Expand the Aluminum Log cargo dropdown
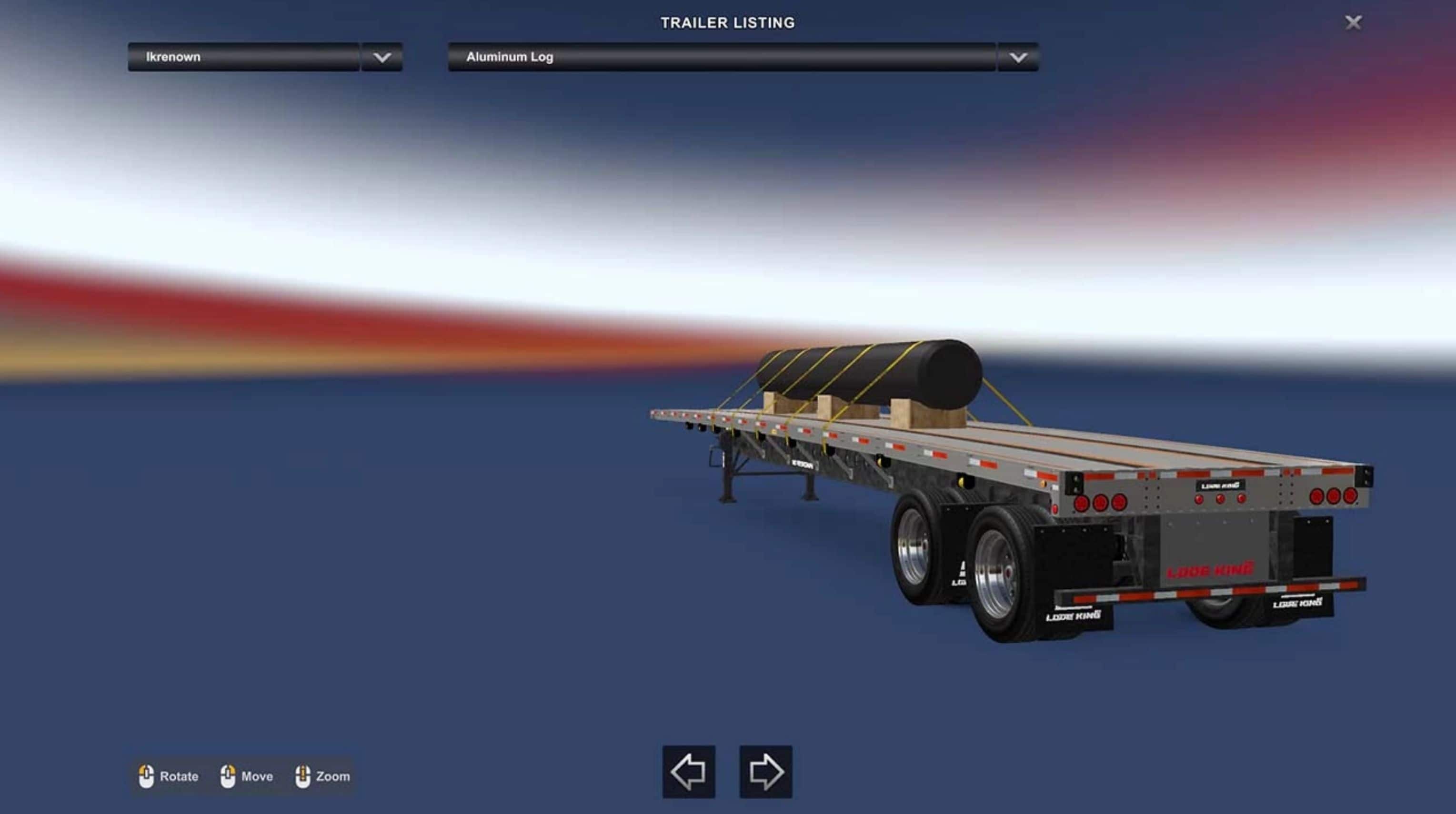Screen dimensions: 1456x814 point(721,57)
